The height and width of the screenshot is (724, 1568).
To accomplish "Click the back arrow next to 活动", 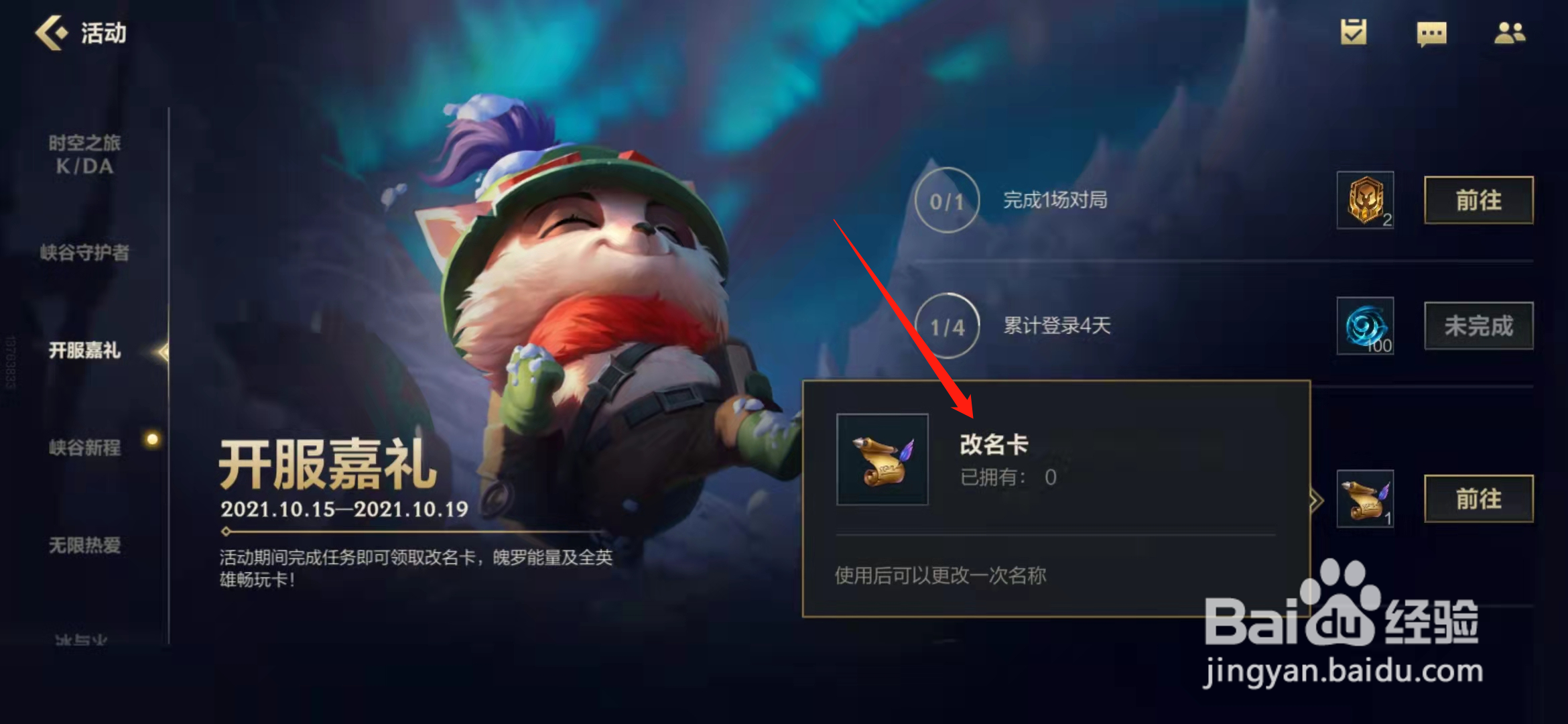I will click(52, 31).
